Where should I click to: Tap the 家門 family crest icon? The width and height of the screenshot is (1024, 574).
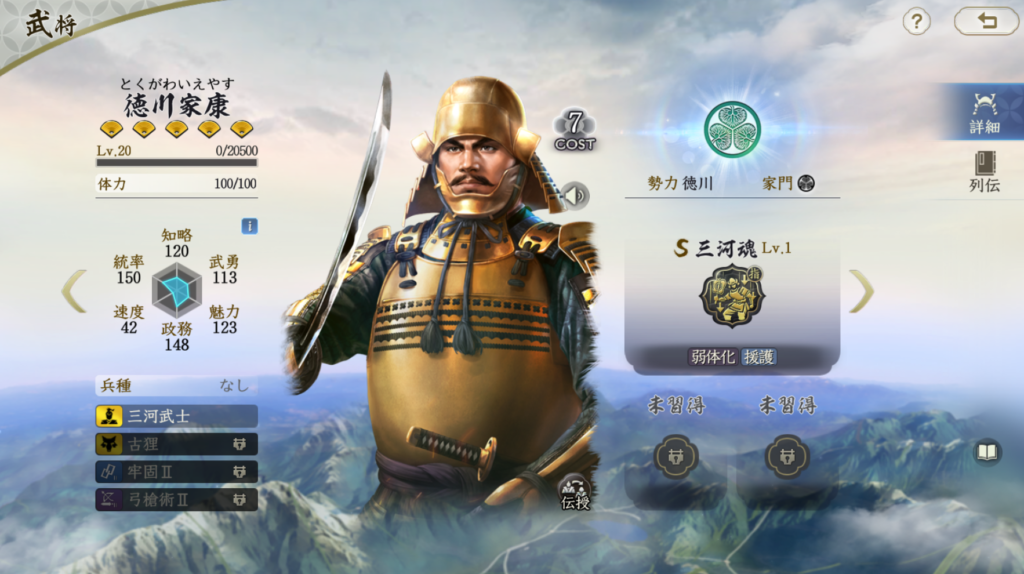(x=806, y=183)
